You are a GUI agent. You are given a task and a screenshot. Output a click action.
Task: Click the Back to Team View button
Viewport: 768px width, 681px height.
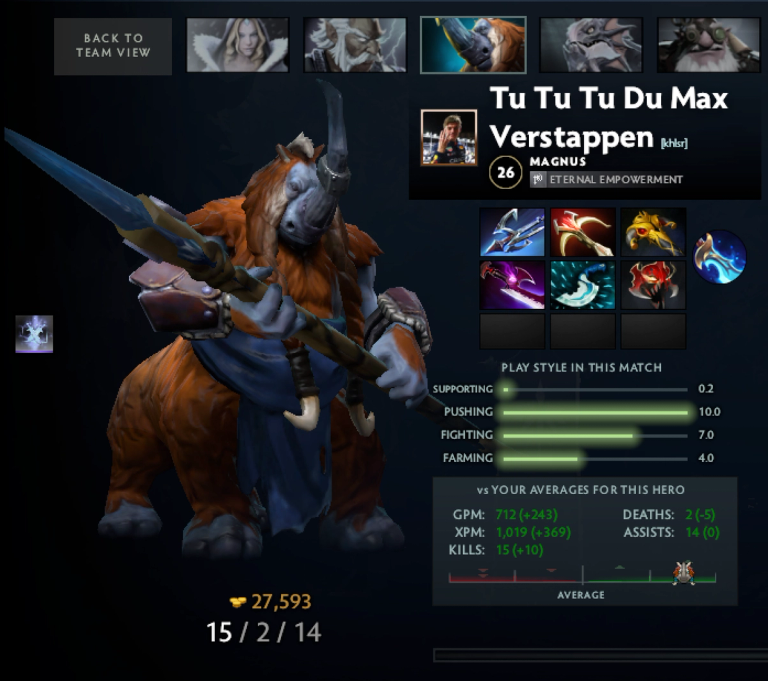click(x=113, y=46)
